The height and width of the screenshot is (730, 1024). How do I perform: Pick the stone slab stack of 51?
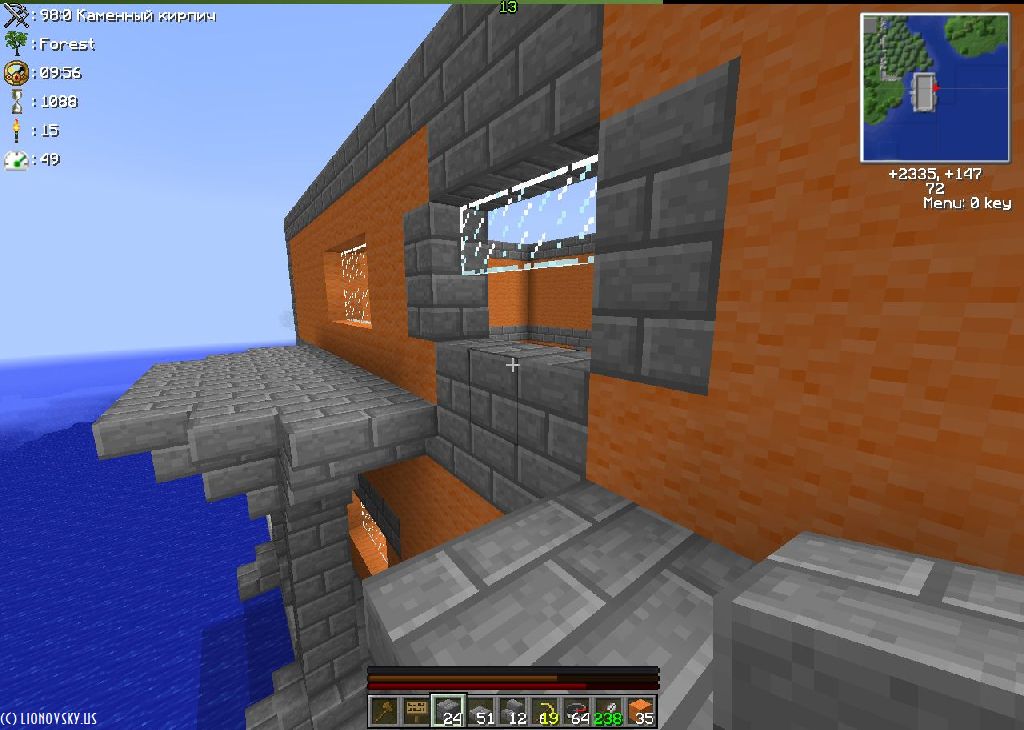tap(481, 711)
